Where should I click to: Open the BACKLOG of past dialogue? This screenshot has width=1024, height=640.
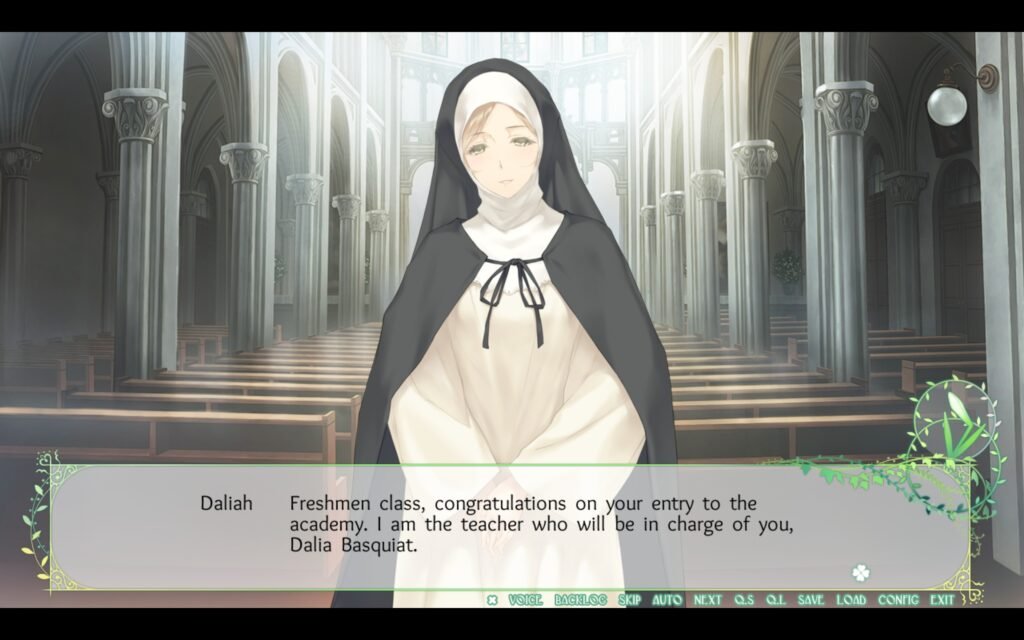581,600
